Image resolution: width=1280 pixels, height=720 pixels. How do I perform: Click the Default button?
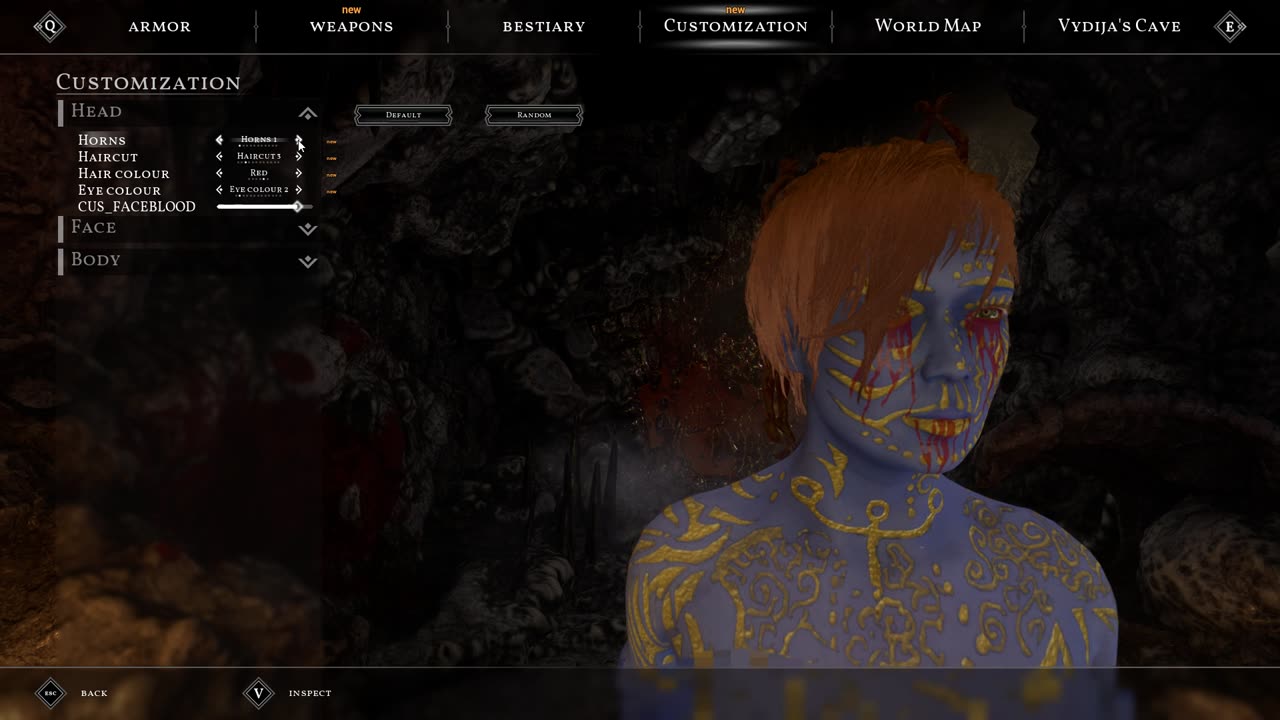click(x=403, y=115)
